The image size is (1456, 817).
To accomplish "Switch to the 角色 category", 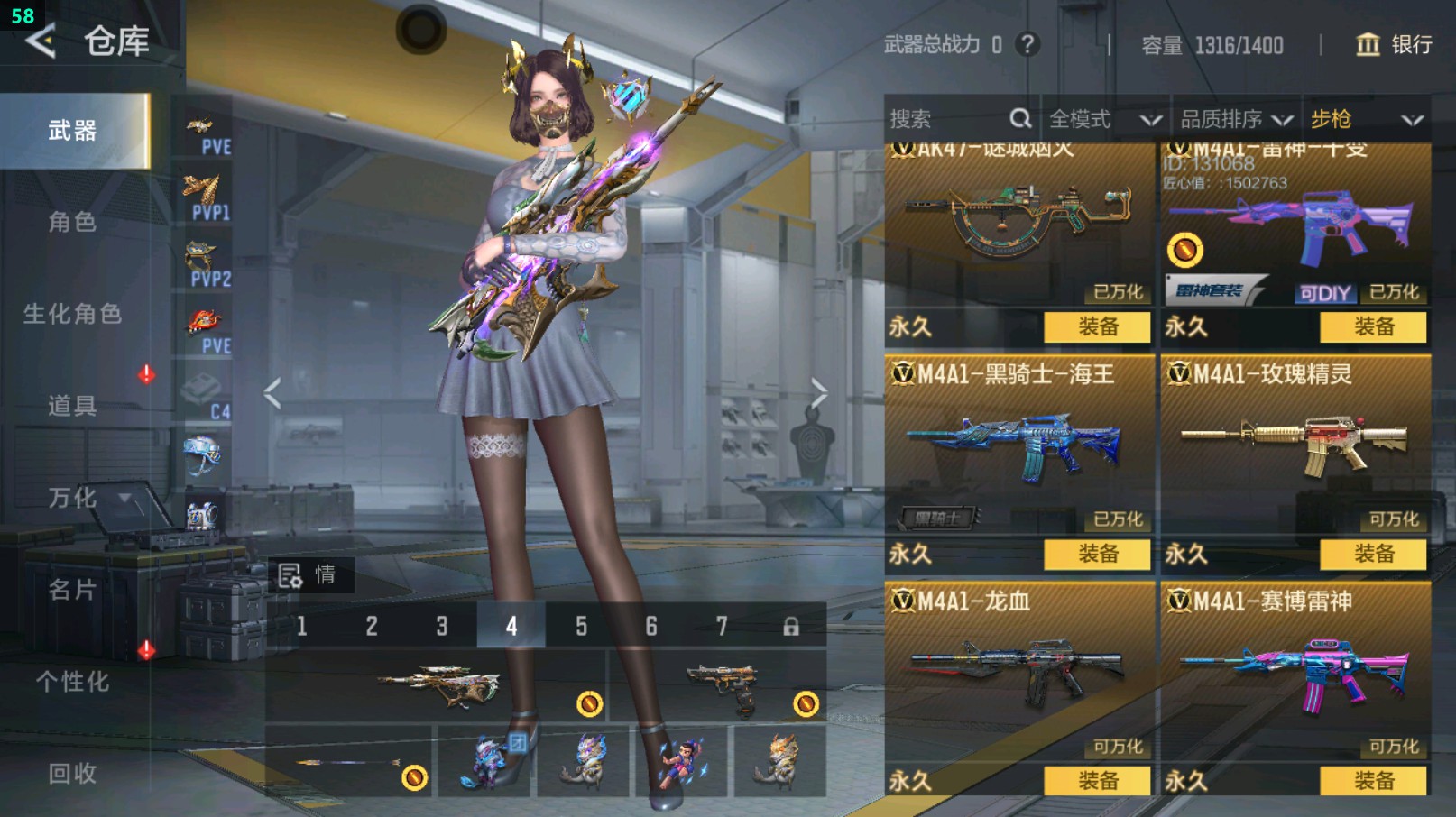I will pyautogui.click(x=72, y=222).
